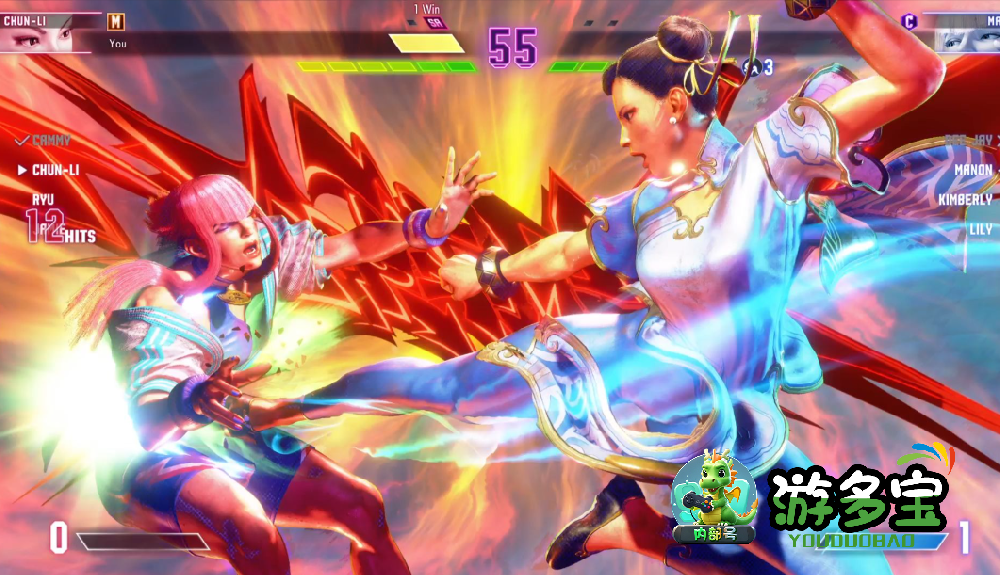Select Ryu in the left team list
1000x575 pixels.
[43, 199]
